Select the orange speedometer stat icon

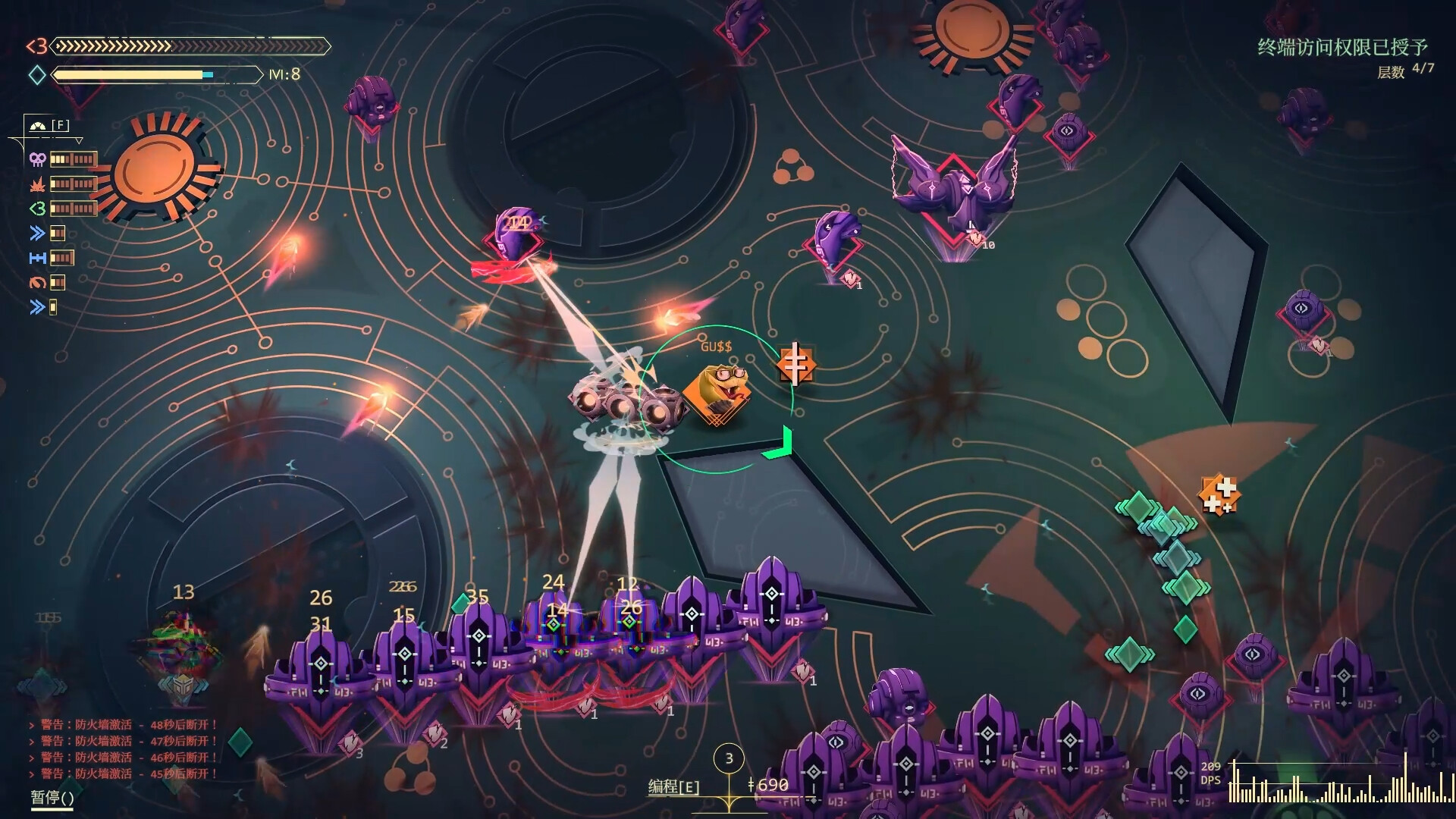37,283
